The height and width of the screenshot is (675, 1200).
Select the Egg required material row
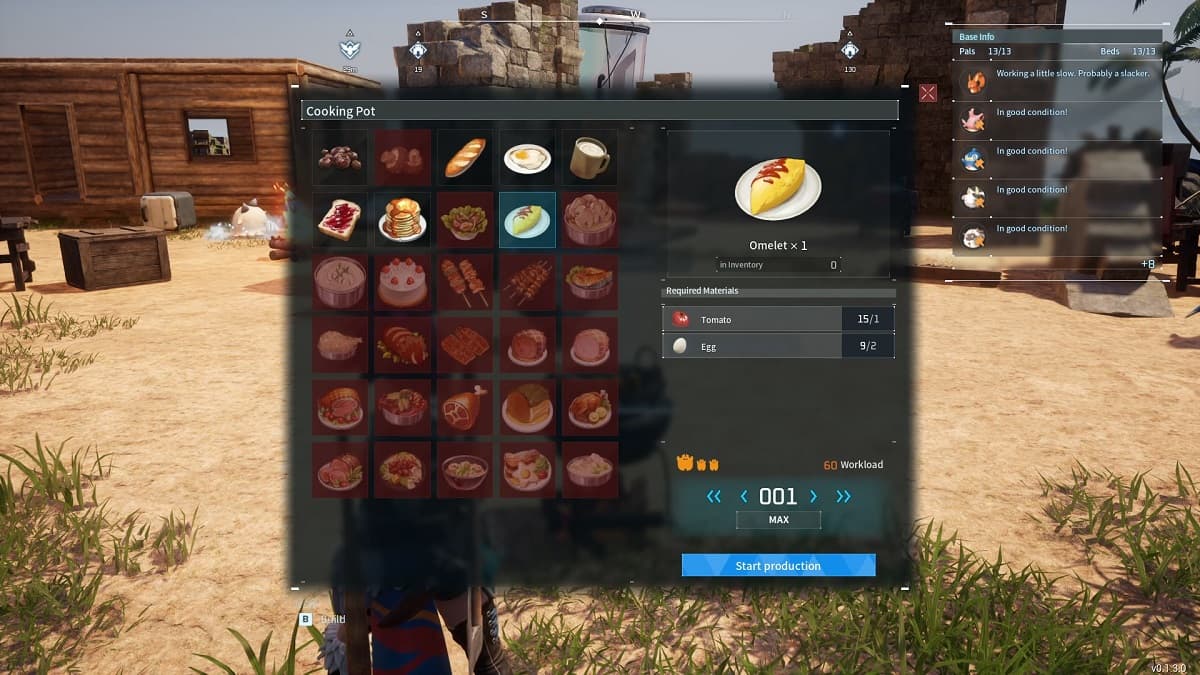coord(778,346)
